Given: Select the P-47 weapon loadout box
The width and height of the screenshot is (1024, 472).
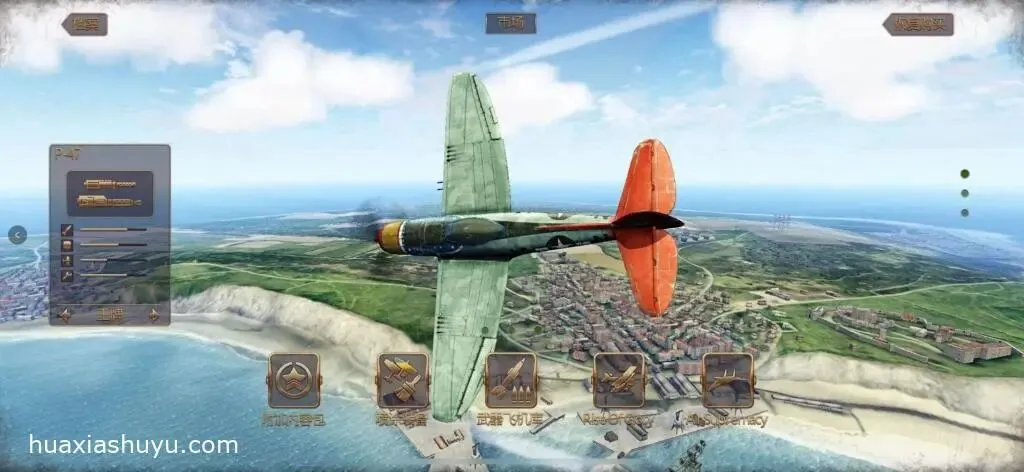Looking at the screenshot, I should (x=110, y=194).
